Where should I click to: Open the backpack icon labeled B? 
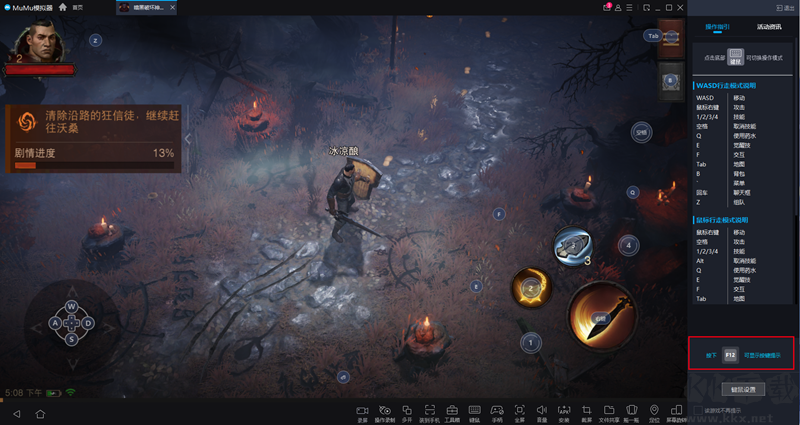(x=671, y=79)
